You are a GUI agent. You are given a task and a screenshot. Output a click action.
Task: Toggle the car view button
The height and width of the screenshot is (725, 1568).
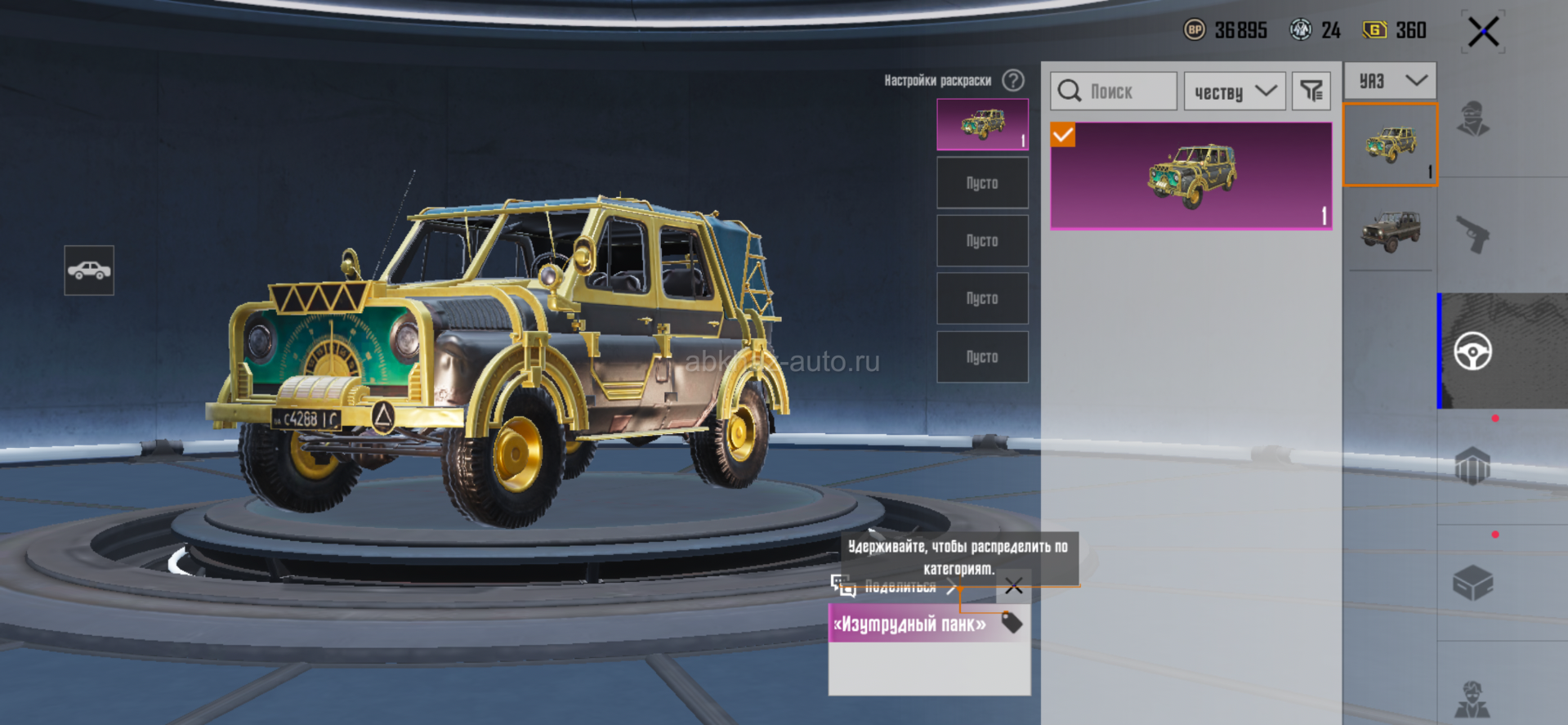point(89,270)
